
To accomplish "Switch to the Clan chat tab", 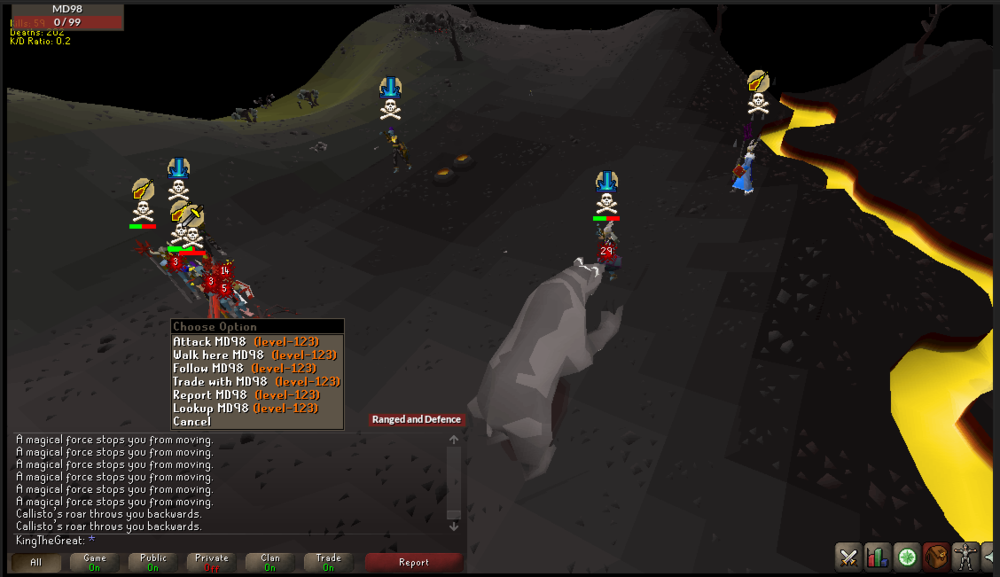I will pyautogui.click(x=270, y=562).
